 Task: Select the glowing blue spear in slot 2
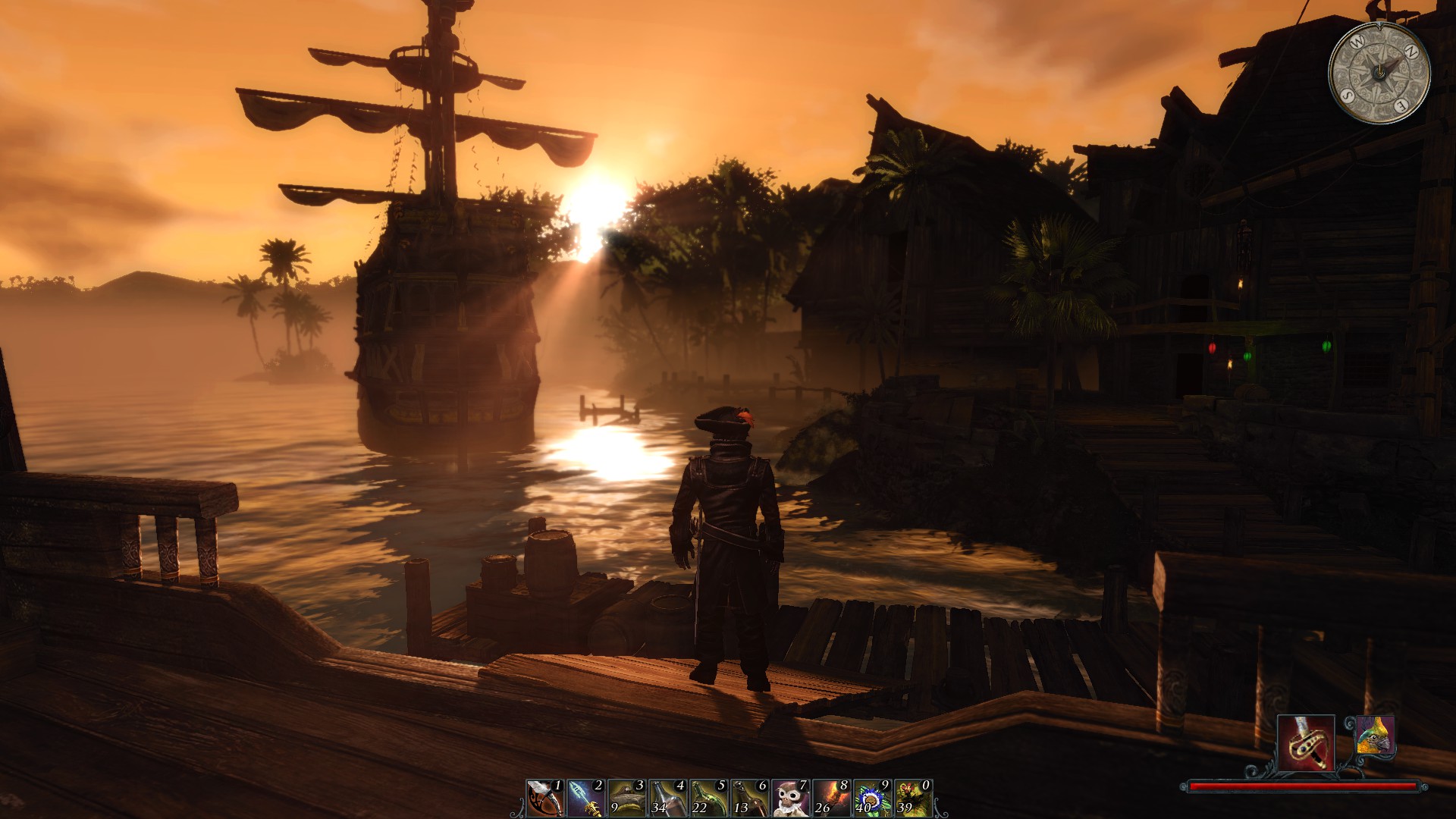tap(586, 798)
